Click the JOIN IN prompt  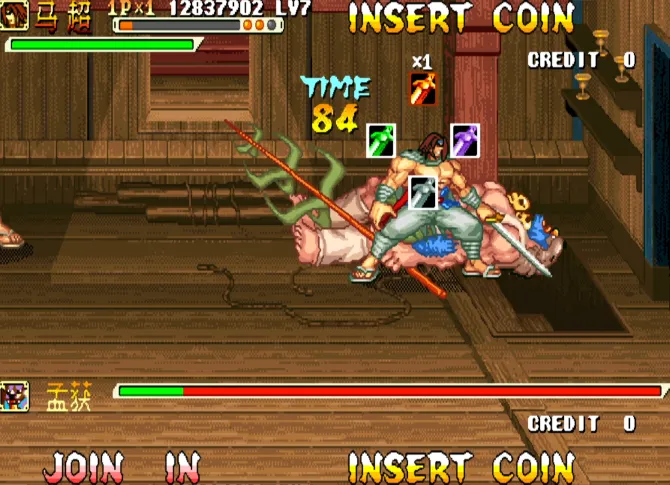(x=122, y=467)
